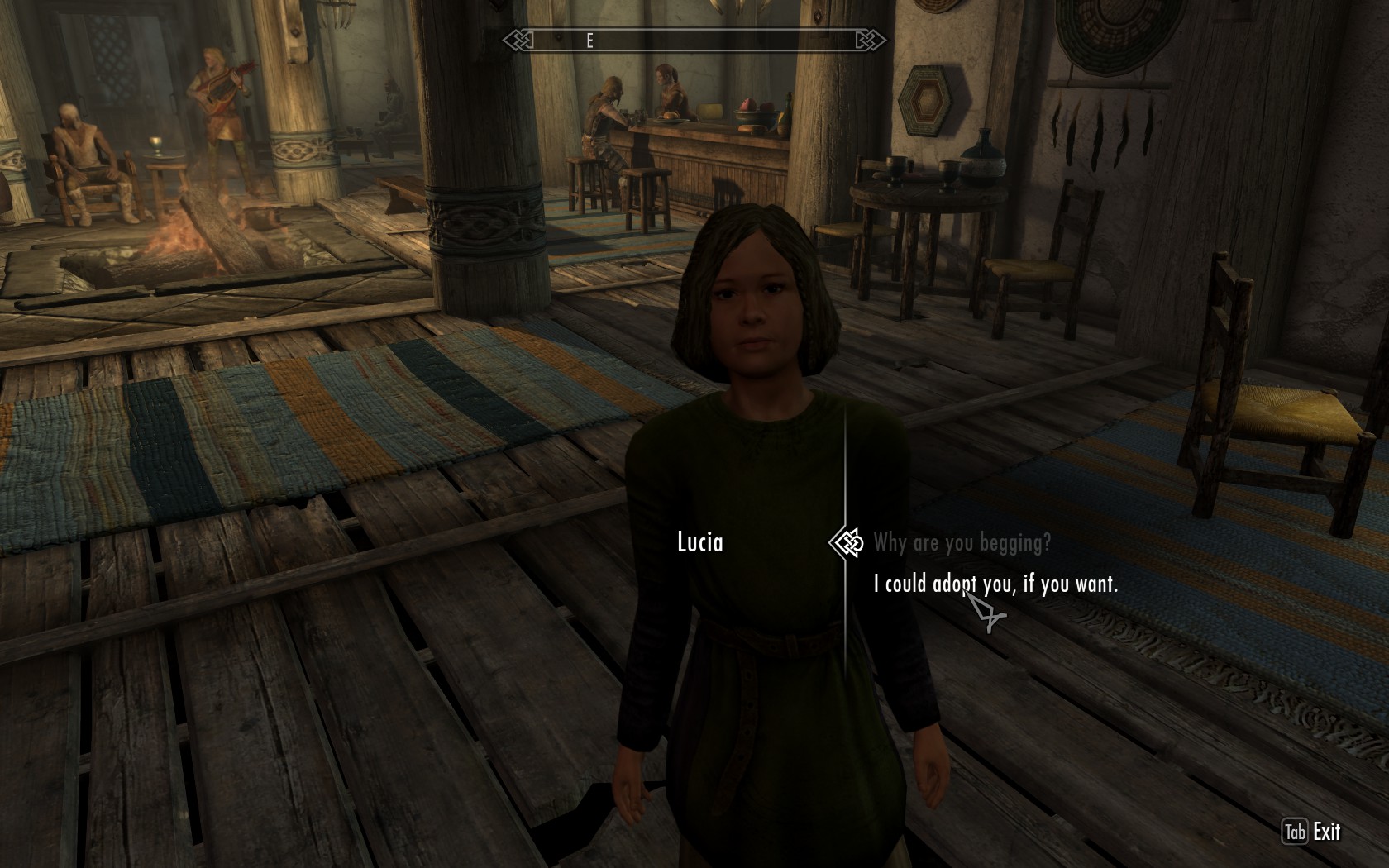1389x868 pixels.
Task: Exit the dialogue with Lucia
Action: [1311, 832]
